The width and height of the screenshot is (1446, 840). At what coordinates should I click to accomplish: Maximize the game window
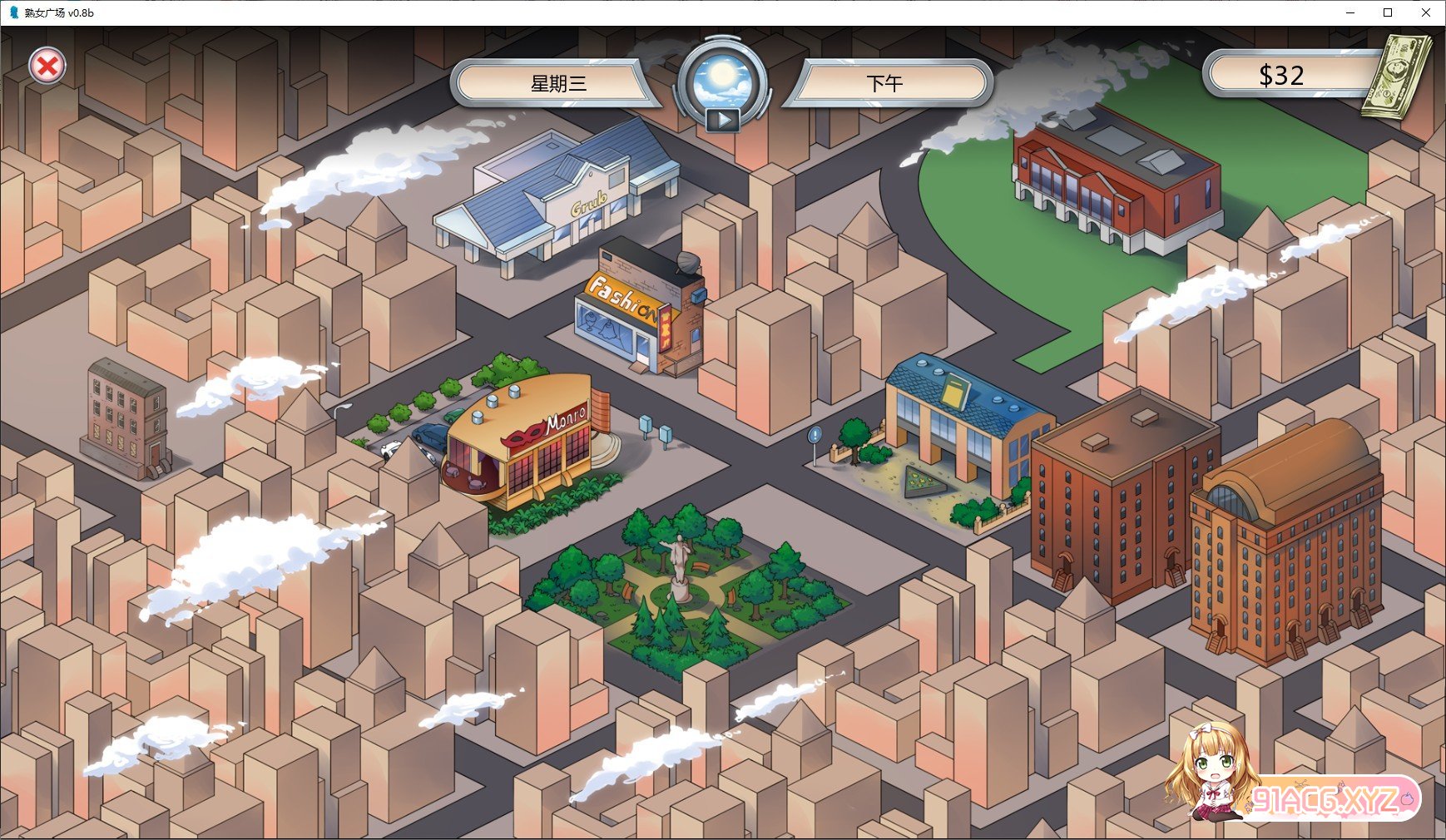[x=1388, y=12]
